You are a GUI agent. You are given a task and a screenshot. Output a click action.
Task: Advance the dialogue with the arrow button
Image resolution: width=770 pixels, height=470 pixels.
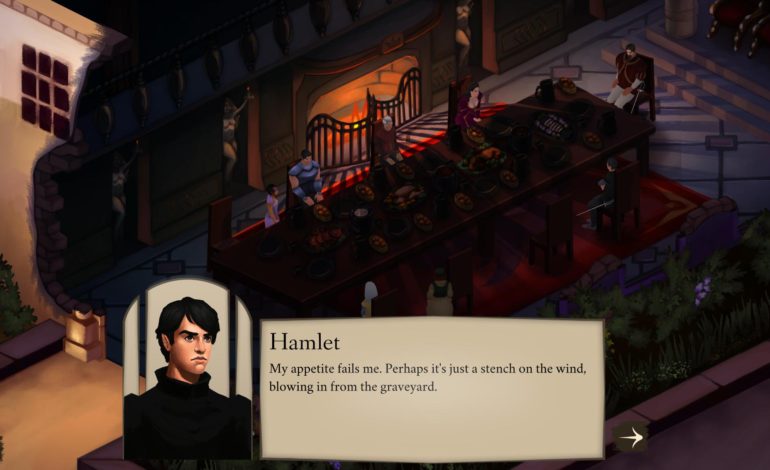[630, 437]
